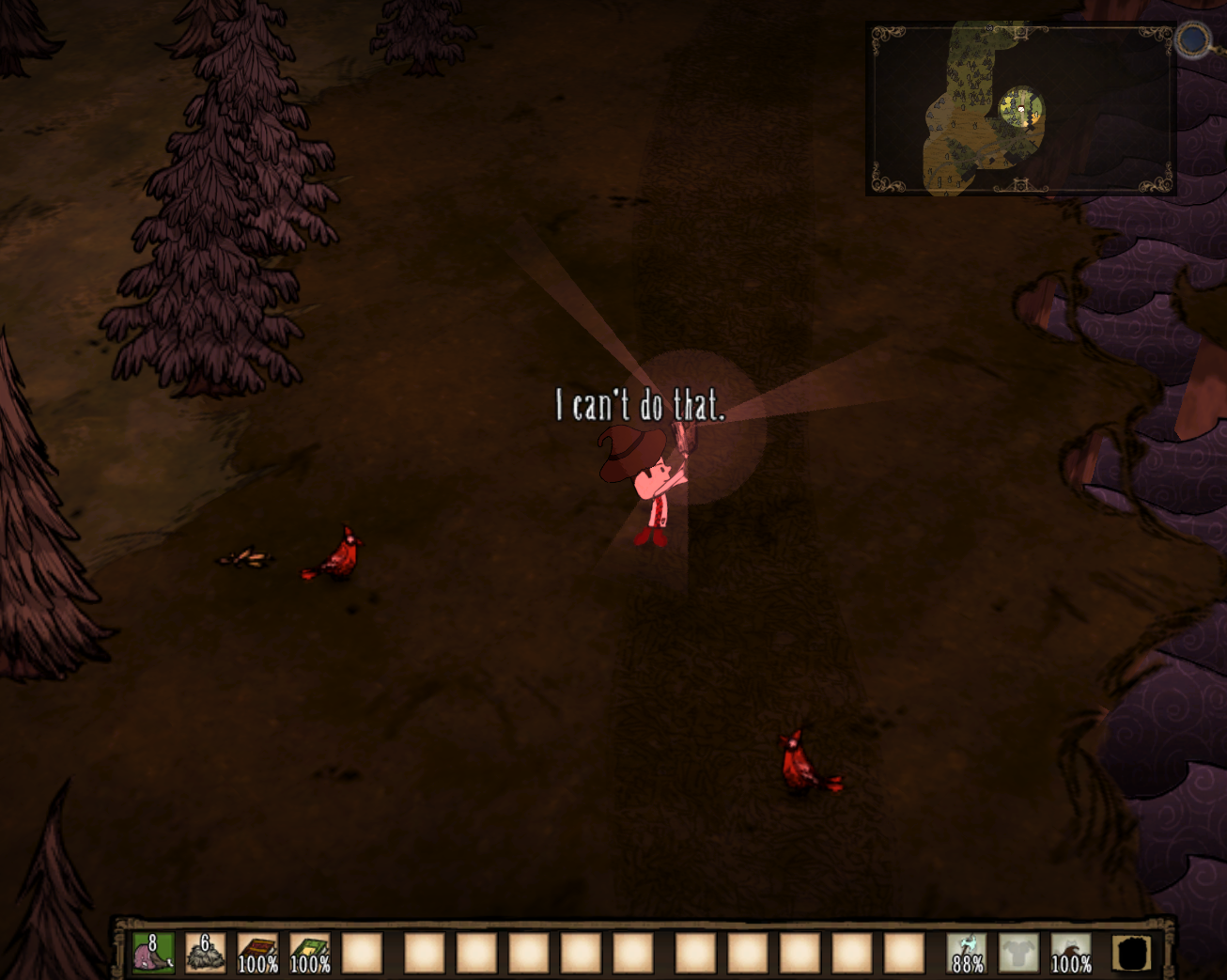The height and width of the screenshot is (980, 1227).
Task: Pick the red book in inventory
Action: 257,953
